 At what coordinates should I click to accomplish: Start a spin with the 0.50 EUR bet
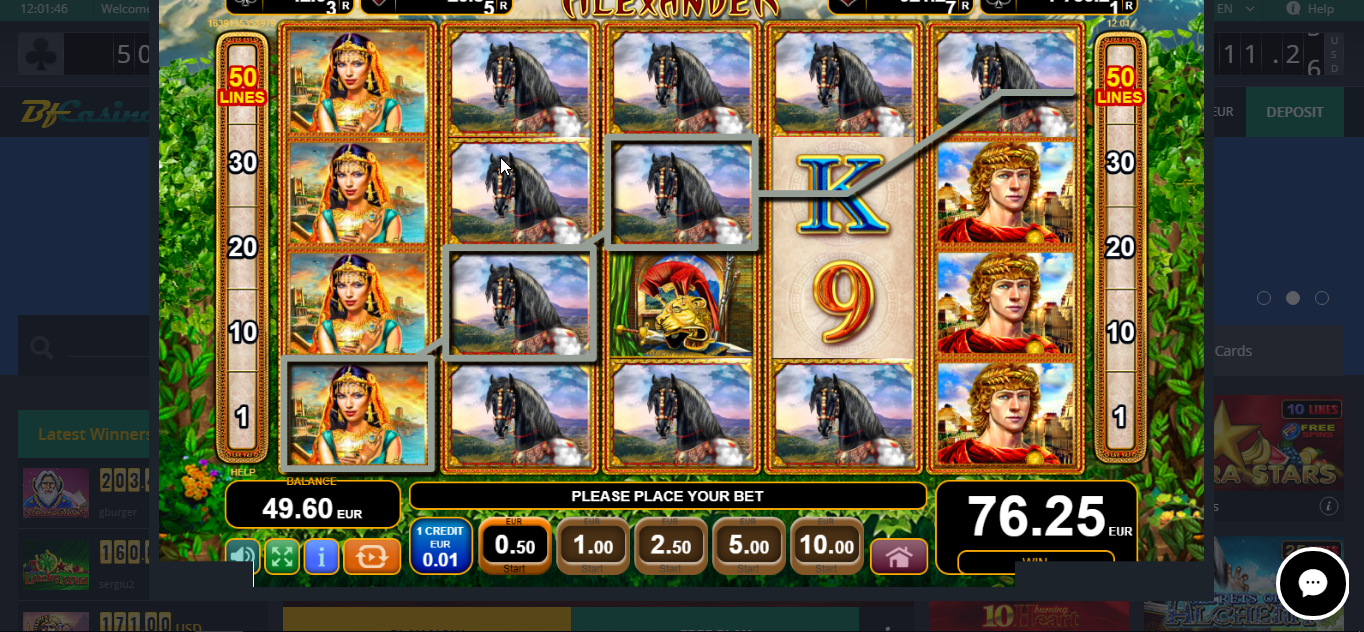point(515,546)
